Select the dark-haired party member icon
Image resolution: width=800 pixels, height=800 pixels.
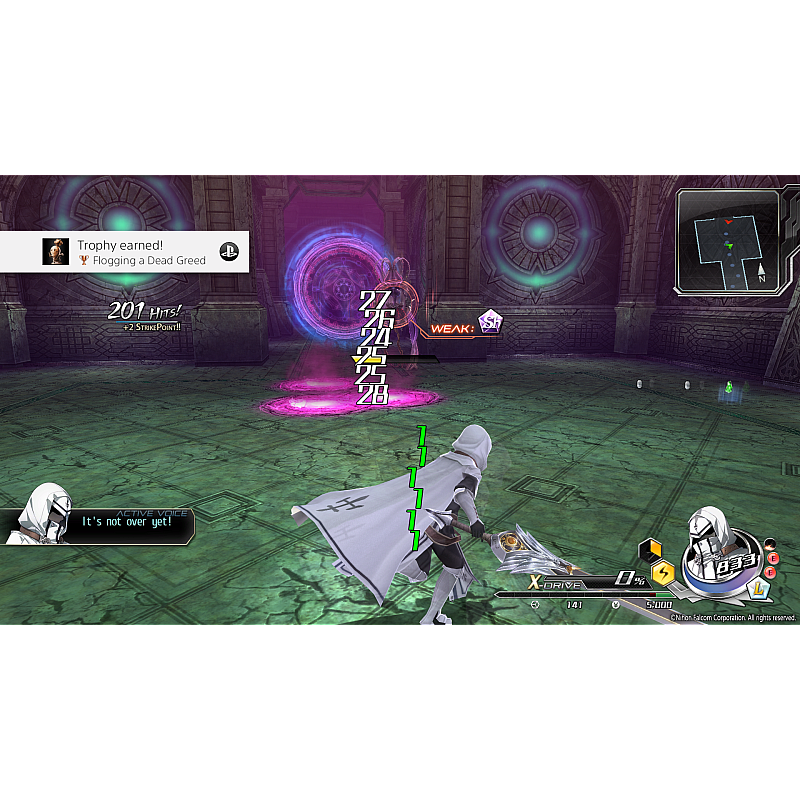(770, 544)
